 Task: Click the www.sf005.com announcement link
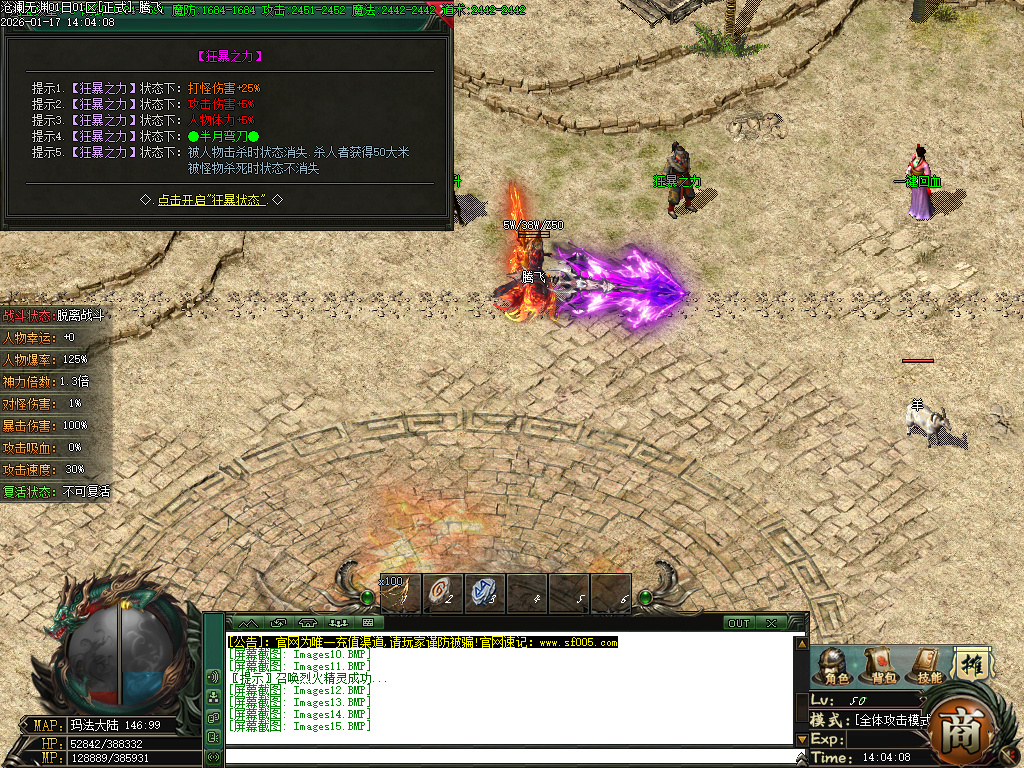(x=578, y=642)
